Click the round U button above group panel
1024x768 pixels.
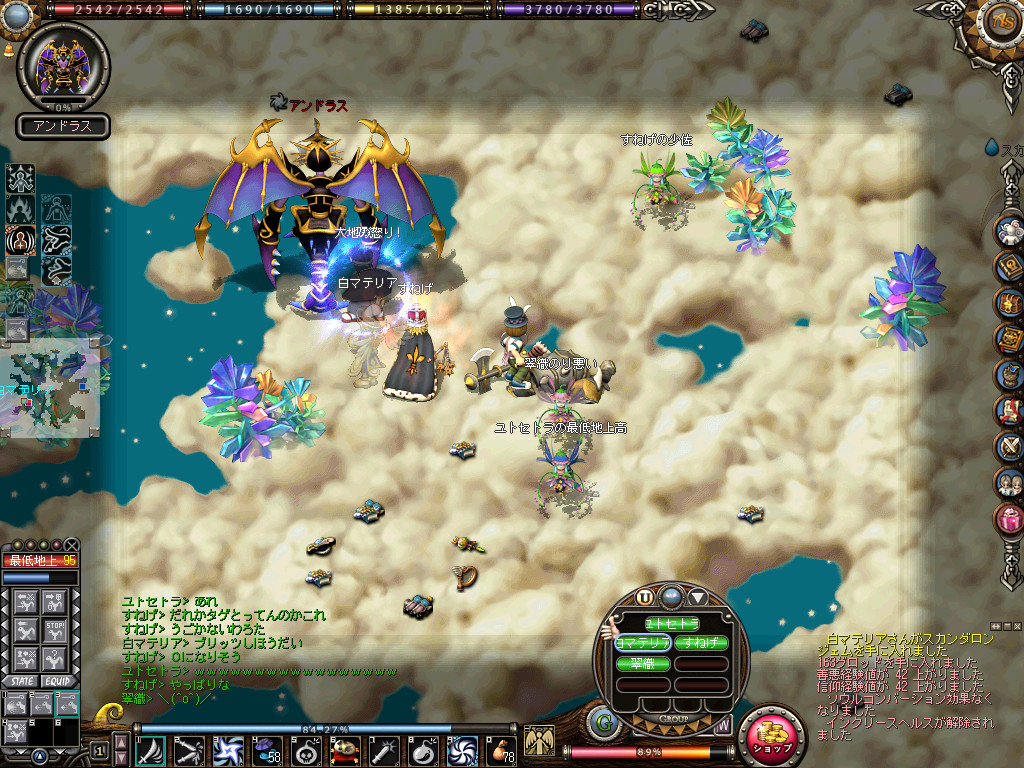click(x=645, y=597)
